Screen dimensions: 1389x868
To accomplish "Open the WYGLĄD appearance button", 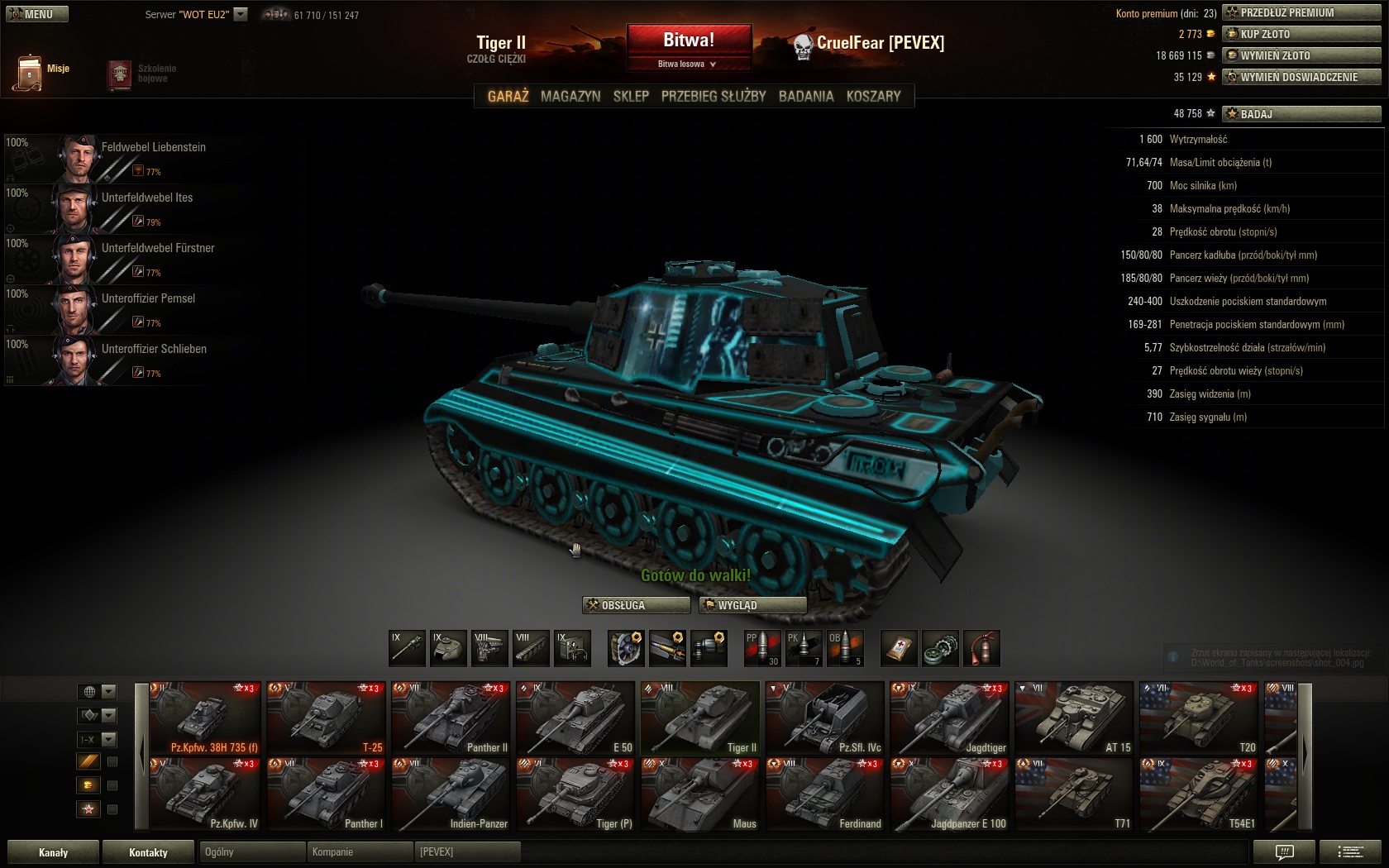I will pyautogui.click(x=752, y=605).
